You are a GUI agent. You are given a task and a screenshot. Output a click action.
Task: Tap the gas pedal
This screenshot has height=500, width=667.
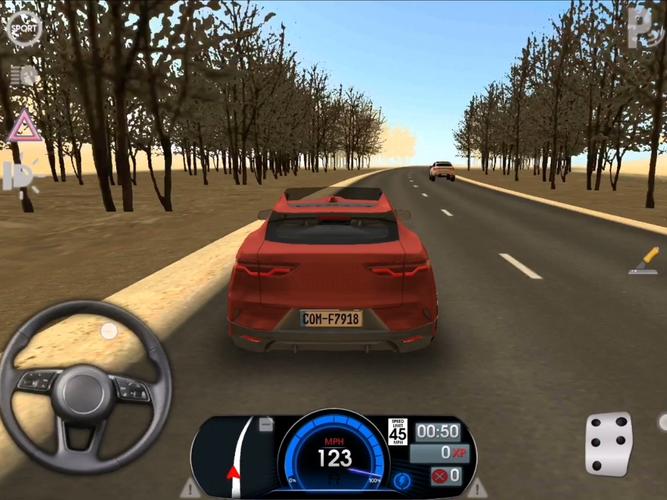click(x=608, y=444)
